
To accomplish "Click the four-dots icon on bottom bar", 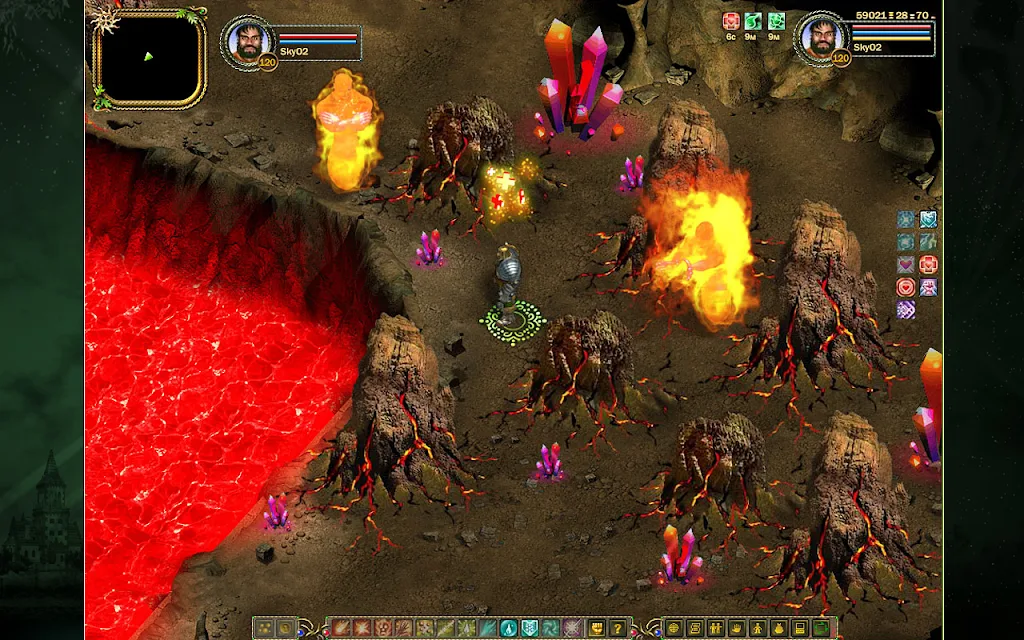I will point(264,628).
